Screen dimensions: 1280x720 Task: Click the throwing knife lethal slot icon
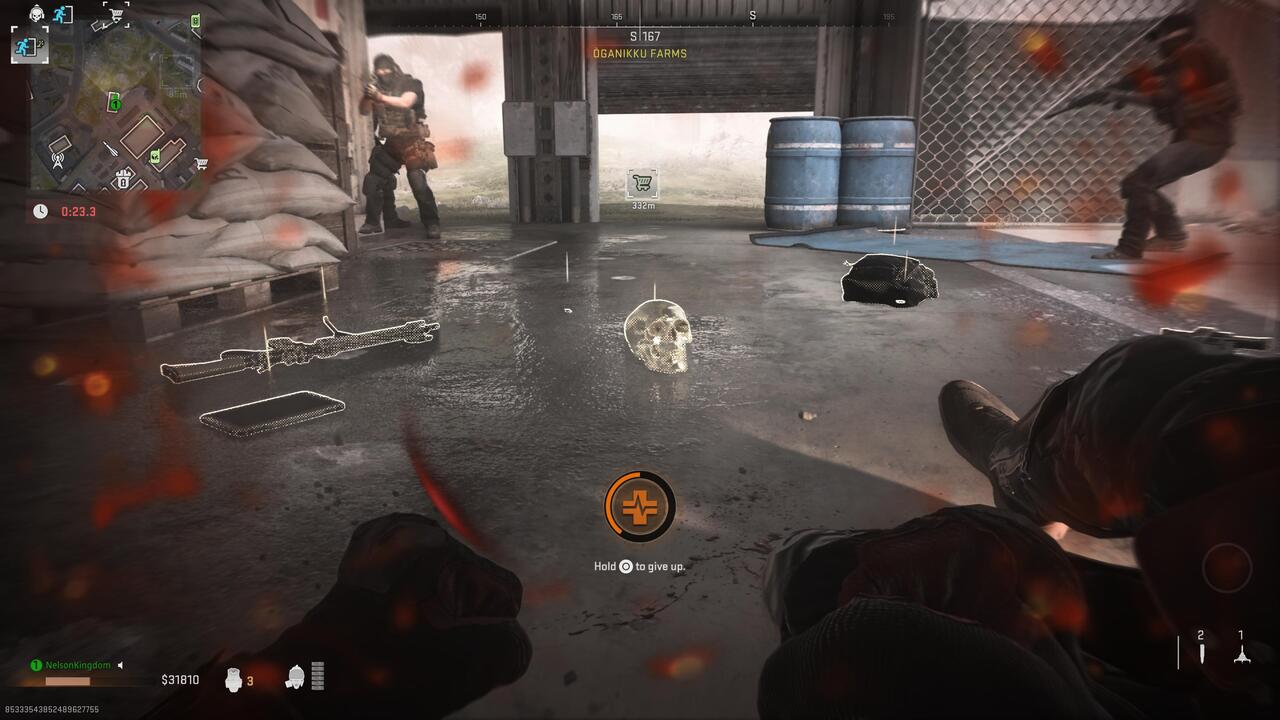[1202, 654]
